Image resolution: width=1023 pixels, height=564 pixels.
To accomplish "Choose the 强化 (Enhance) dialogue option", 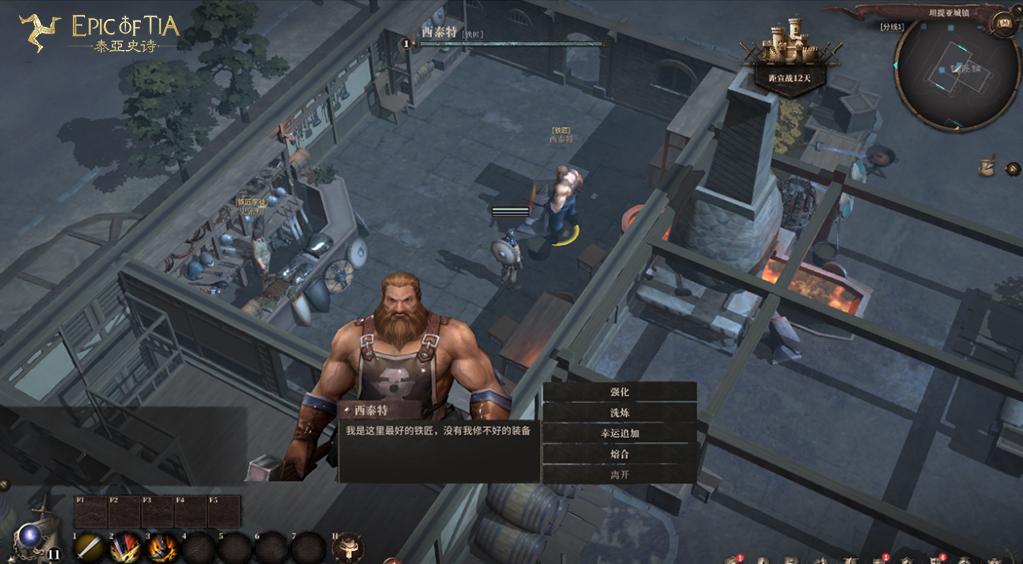I will click(x=619, y=392).
